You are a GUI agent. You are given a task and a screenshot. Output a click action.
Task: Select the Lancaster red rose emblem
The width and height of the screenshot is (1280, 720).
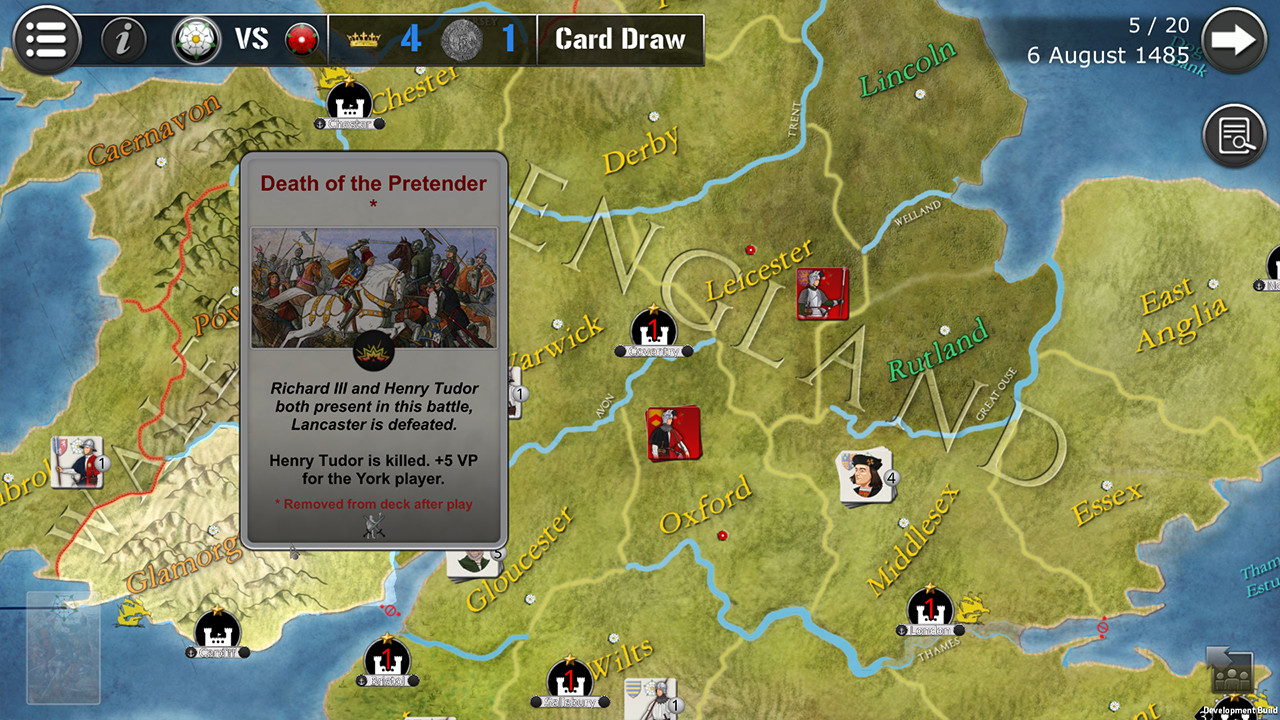pos(303,40)
